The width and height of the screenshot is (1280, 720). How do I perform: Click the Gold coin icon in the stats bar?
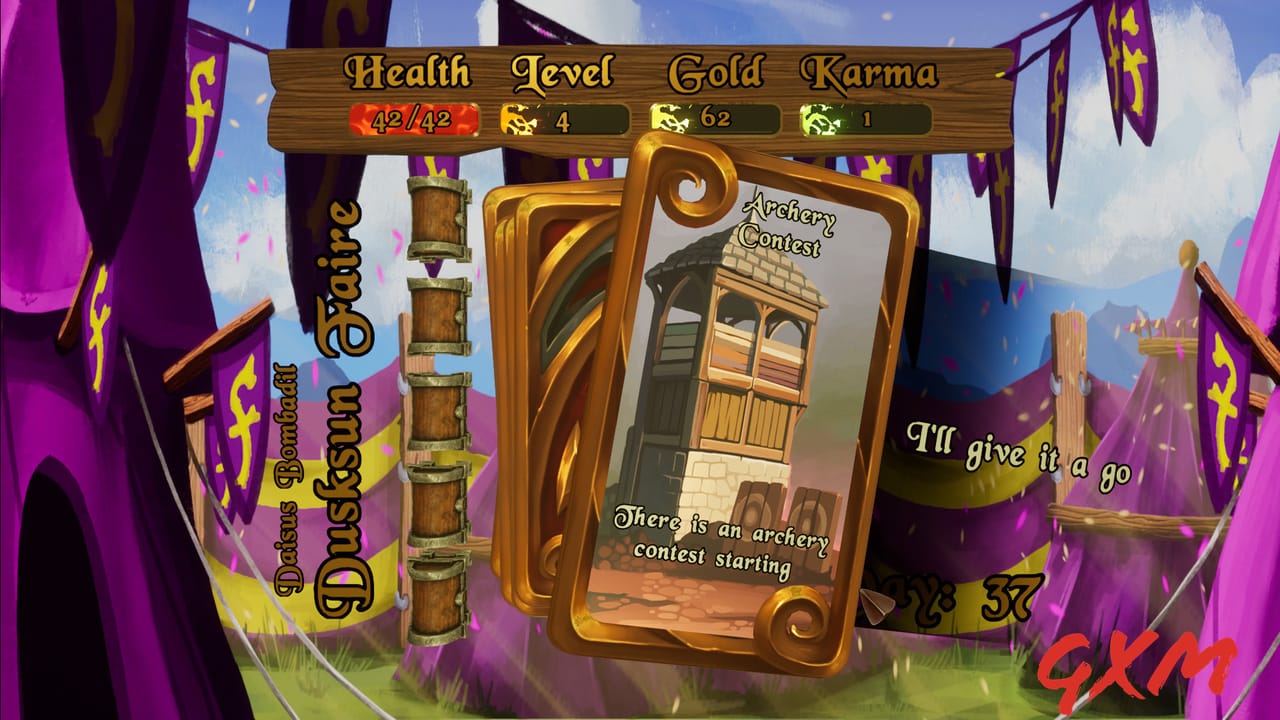point(668,116)
